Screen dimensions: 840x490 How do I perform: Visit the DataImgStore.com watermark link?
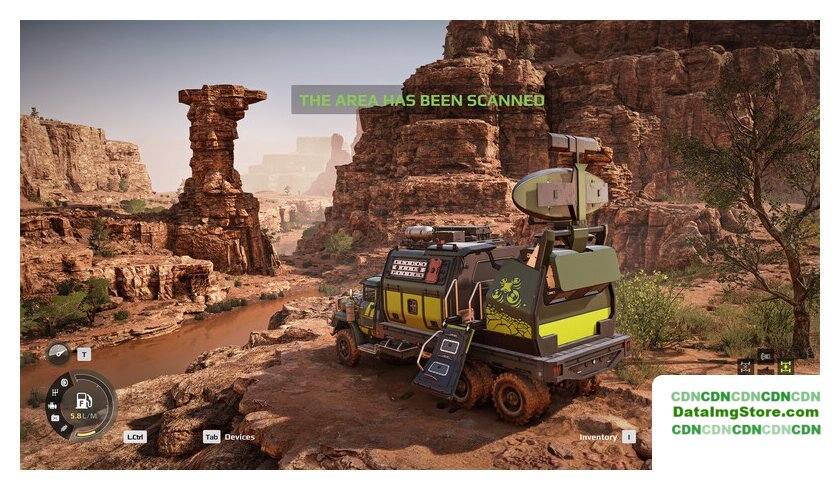[x=745, y=412]
